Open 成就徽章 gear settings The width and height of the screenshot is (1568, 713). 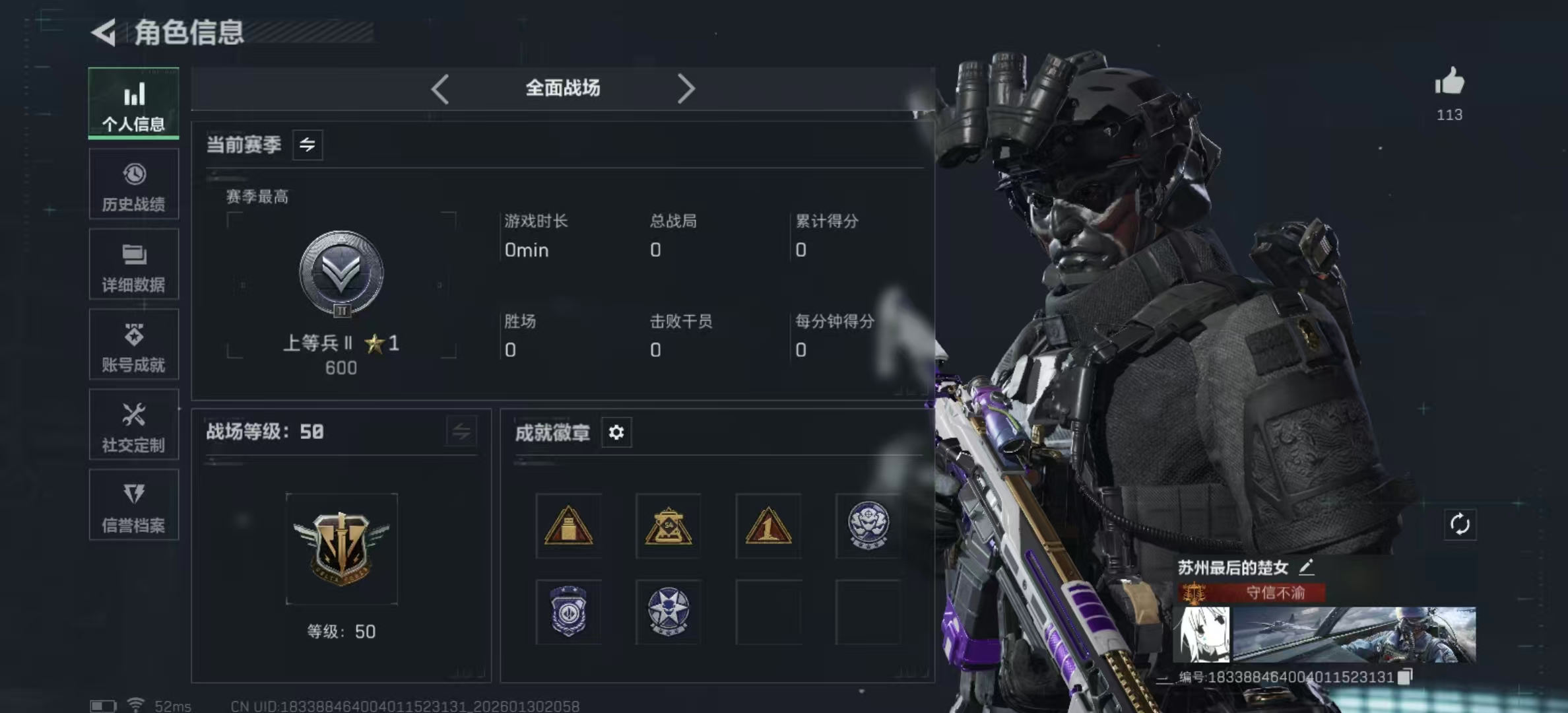pos(616,432)
